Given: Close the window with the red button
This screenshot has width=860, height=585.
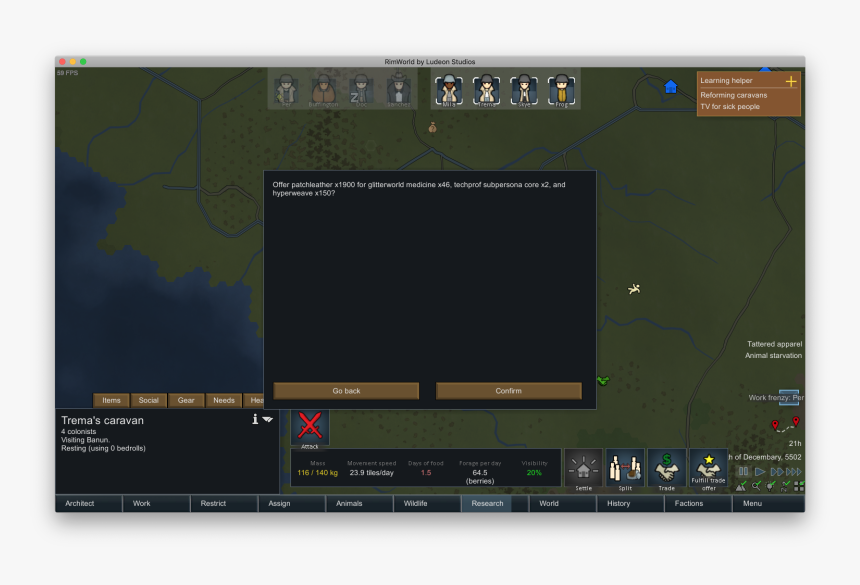Looking at the screenshot, I should [x=62, y=62].
